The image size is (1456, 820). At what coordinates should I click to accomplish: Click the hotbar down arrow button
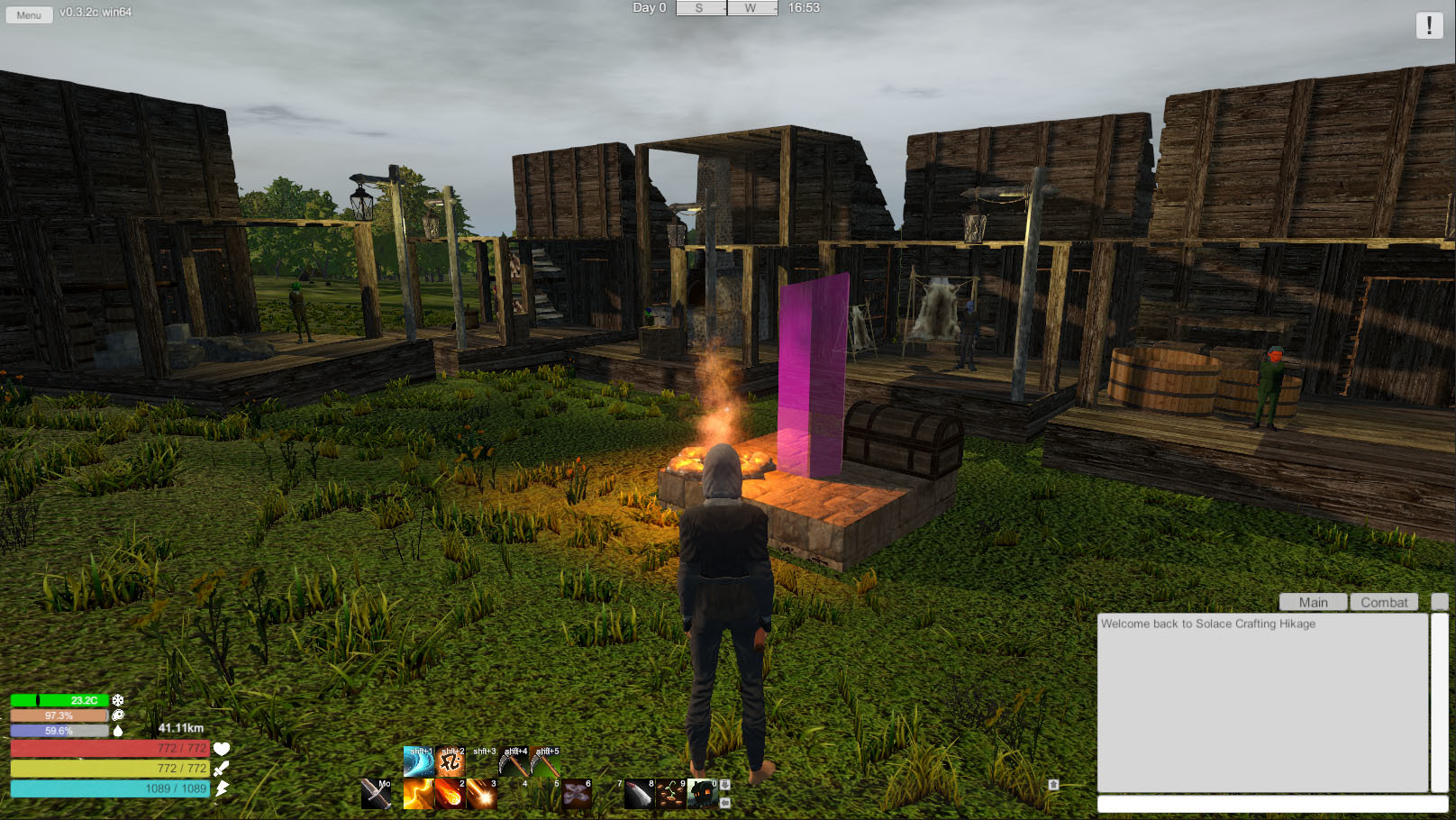(x=725, y=785)
